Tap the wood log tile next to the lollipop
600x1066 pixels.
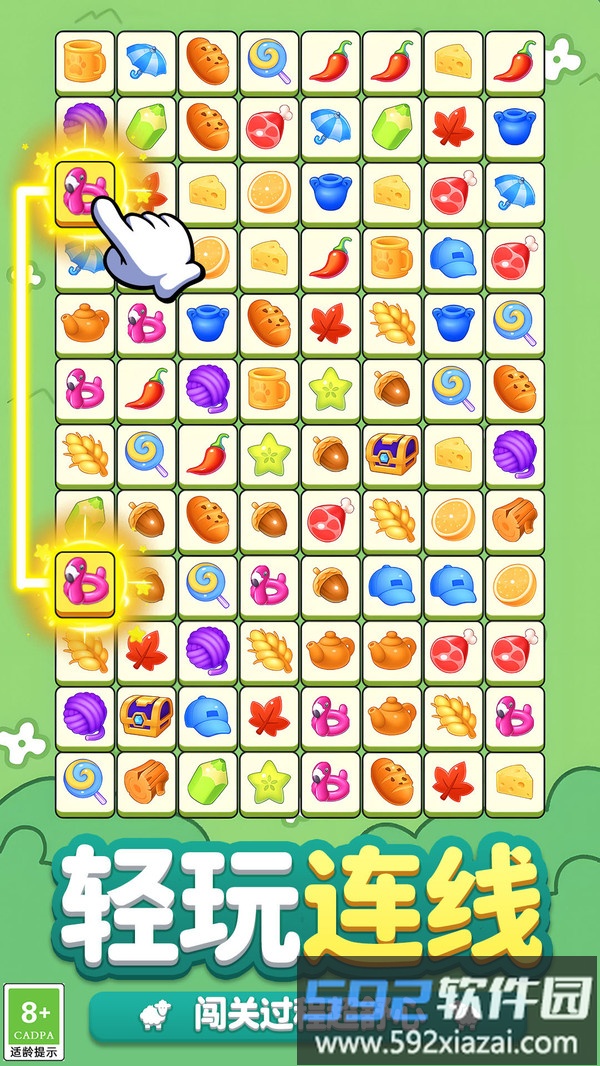point(146,777)
